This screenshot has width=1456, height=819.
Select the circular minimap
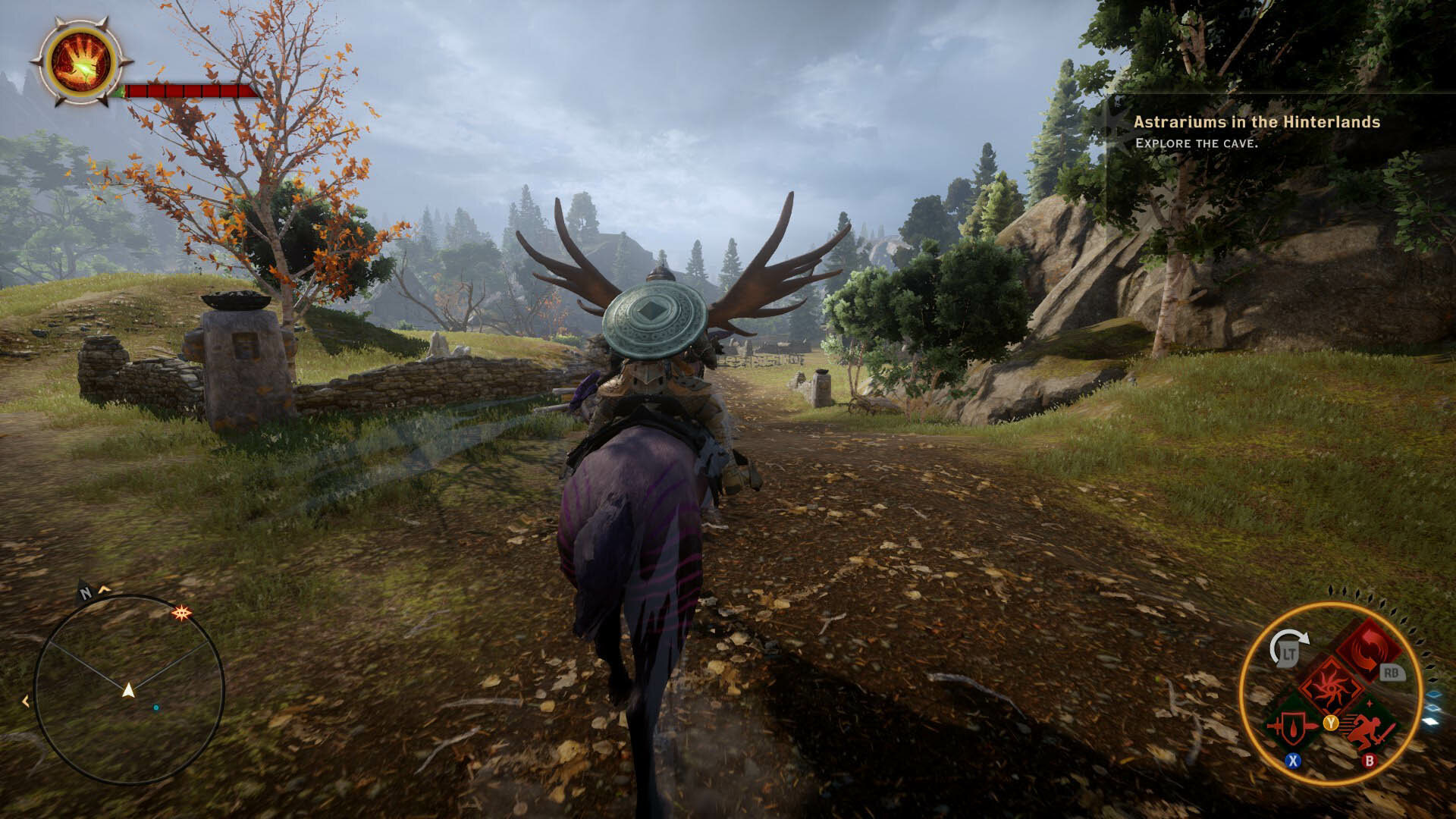click(x=129, y=689)
